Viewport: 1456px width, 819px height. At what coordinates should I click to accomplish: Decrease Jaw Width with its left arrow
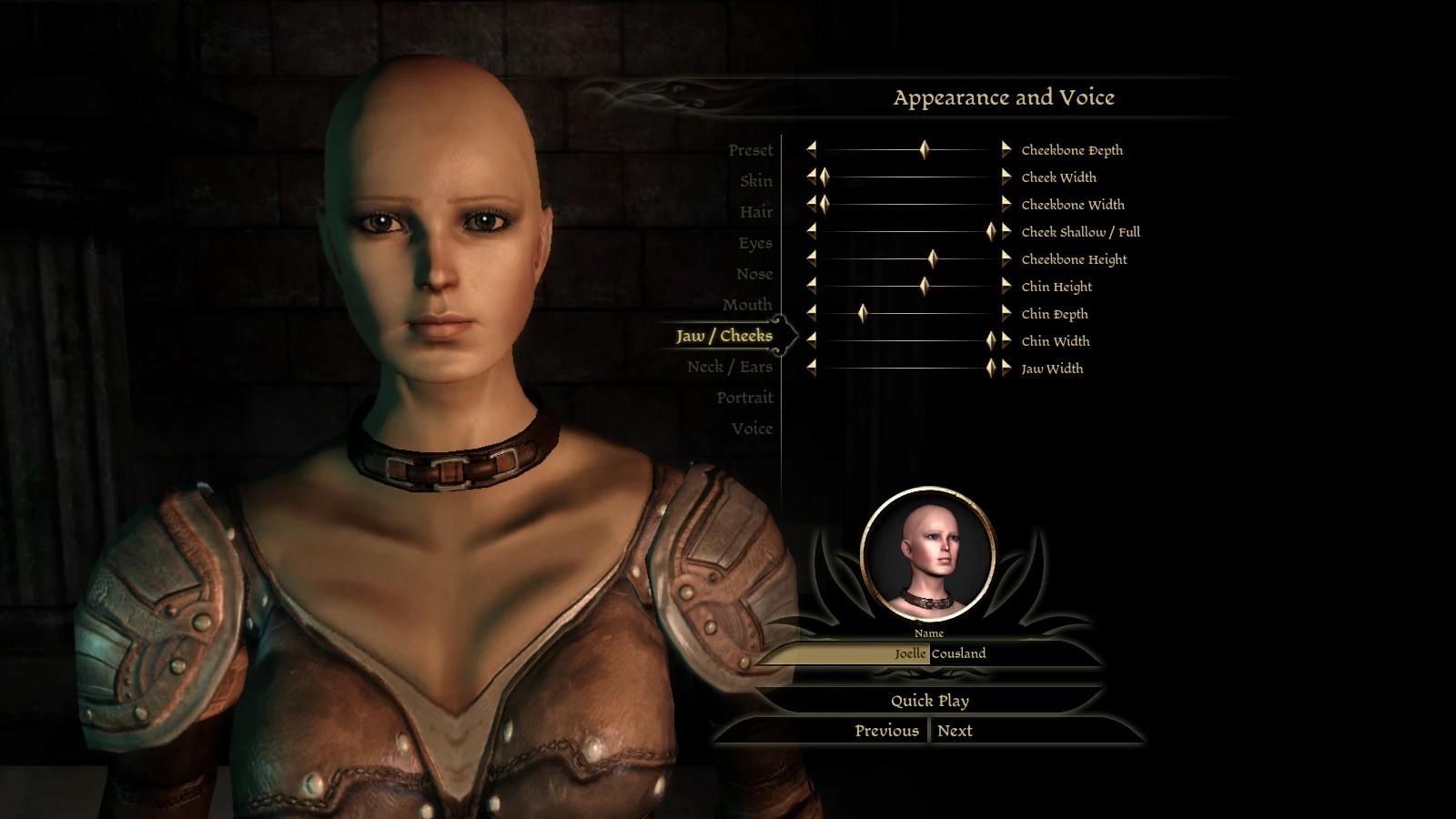tap(811, 369)
